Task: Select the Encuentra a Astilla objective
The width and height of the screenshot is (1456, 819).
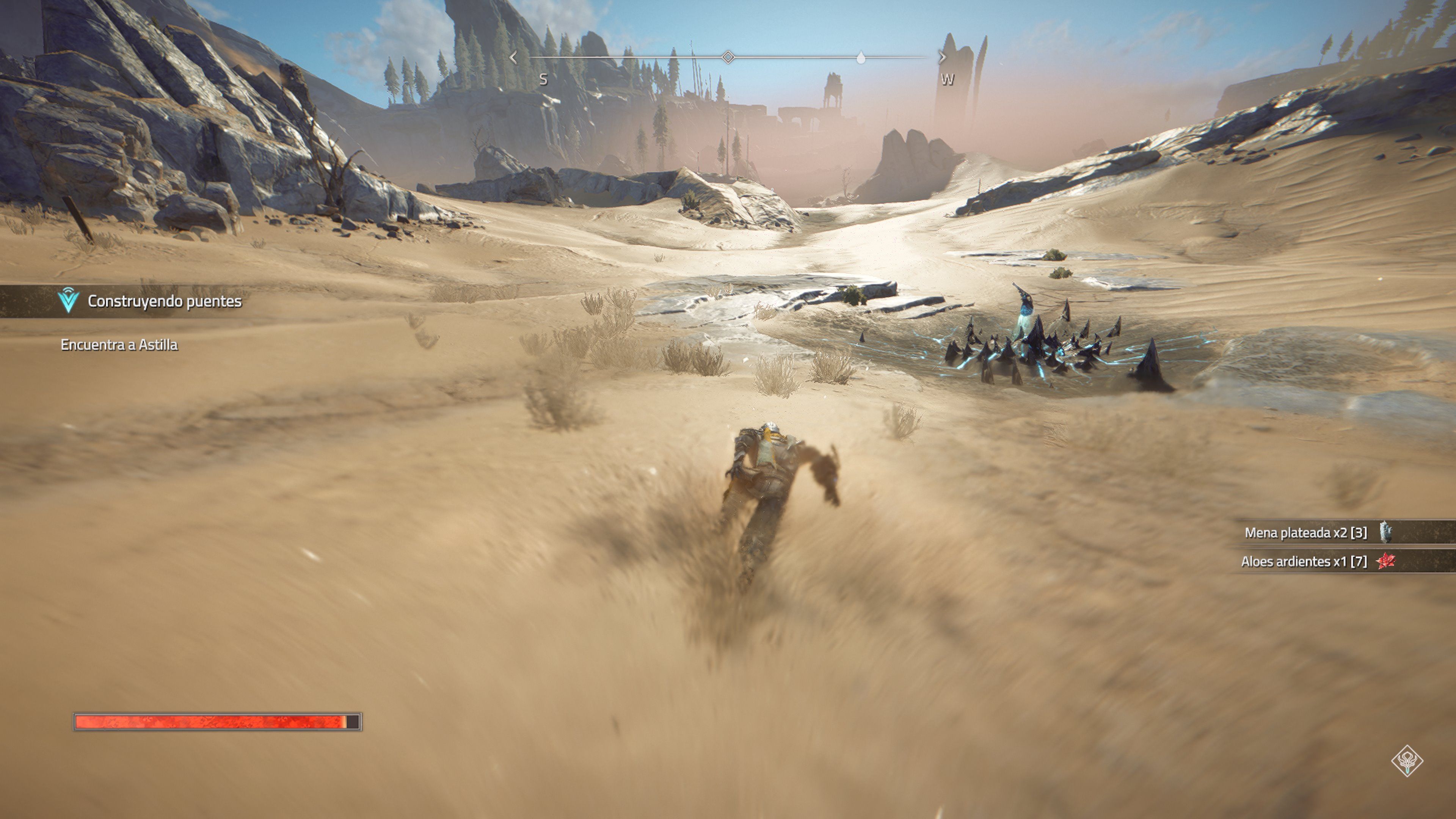Action: pos(119,345)
